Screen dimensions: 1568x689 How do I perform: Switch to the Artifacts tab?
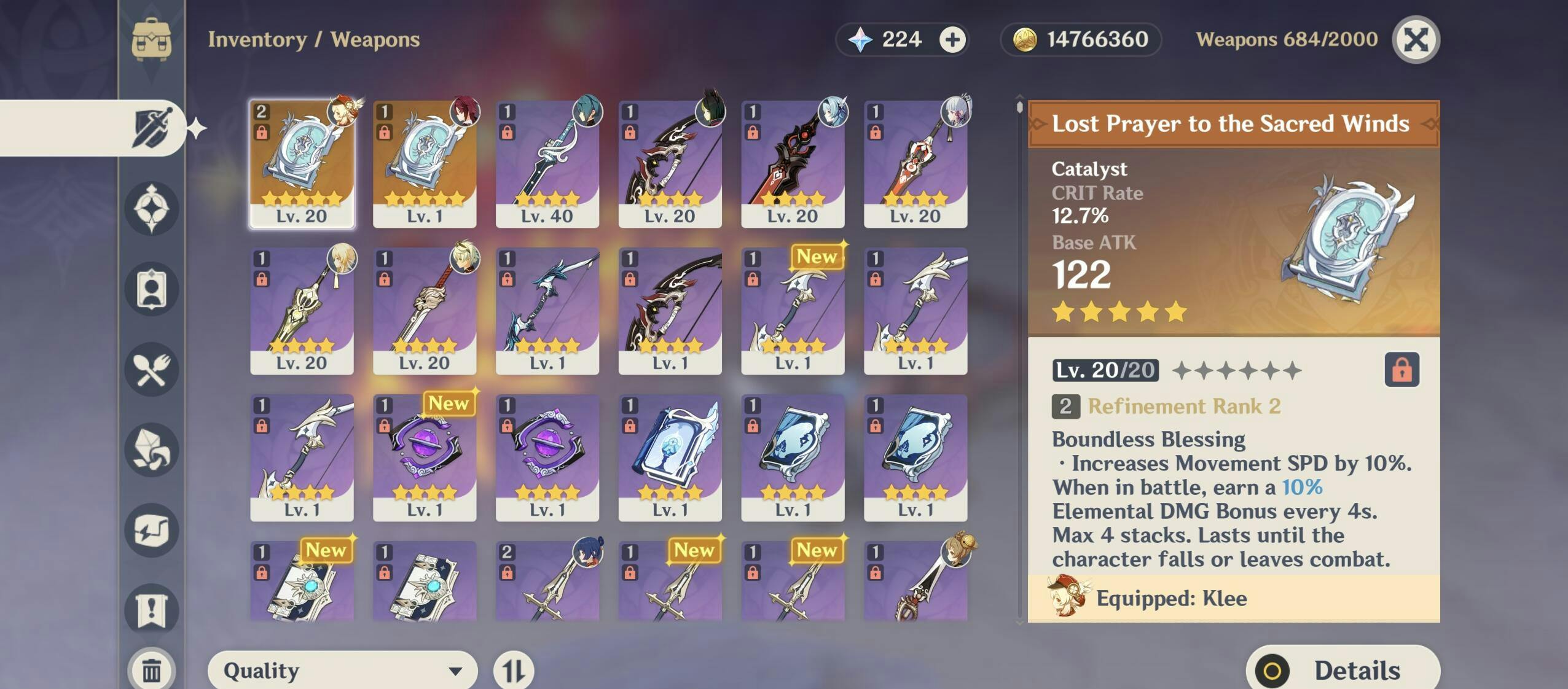(x=151, y=208)
